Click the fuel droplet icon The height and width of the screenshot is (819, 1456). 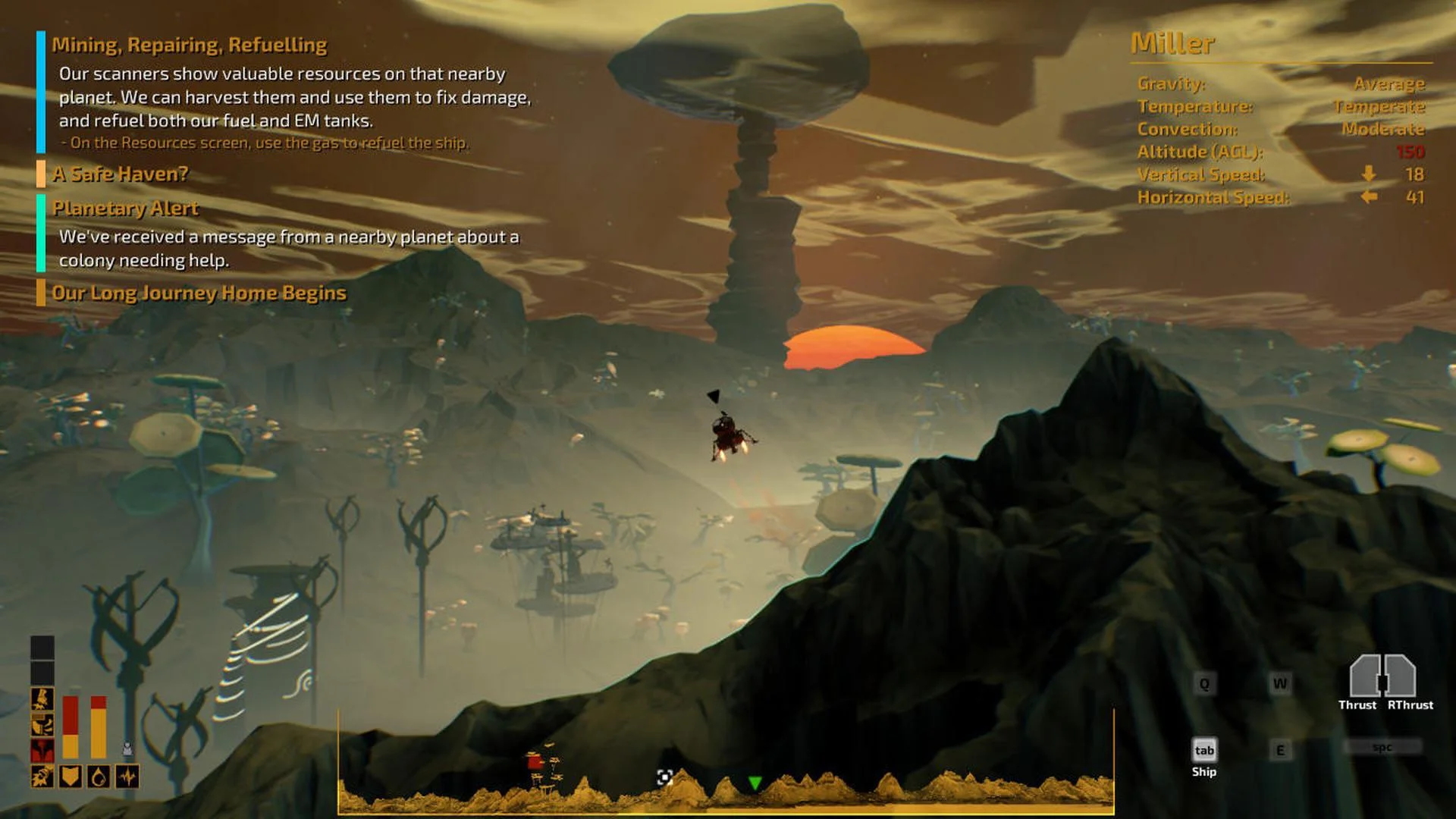99,776
